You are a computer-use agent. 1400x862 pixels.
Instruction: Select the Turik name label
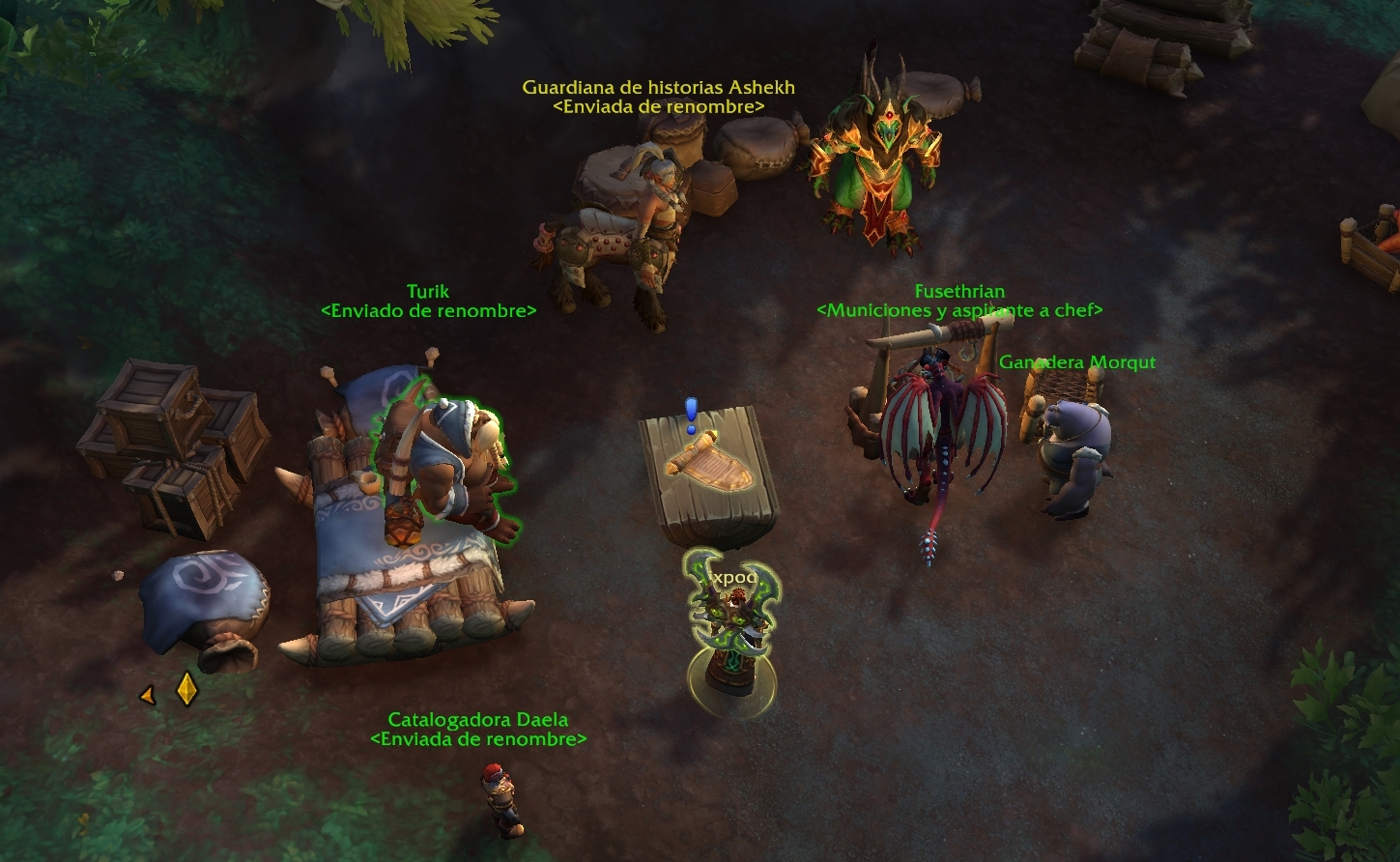click(428, 291)
